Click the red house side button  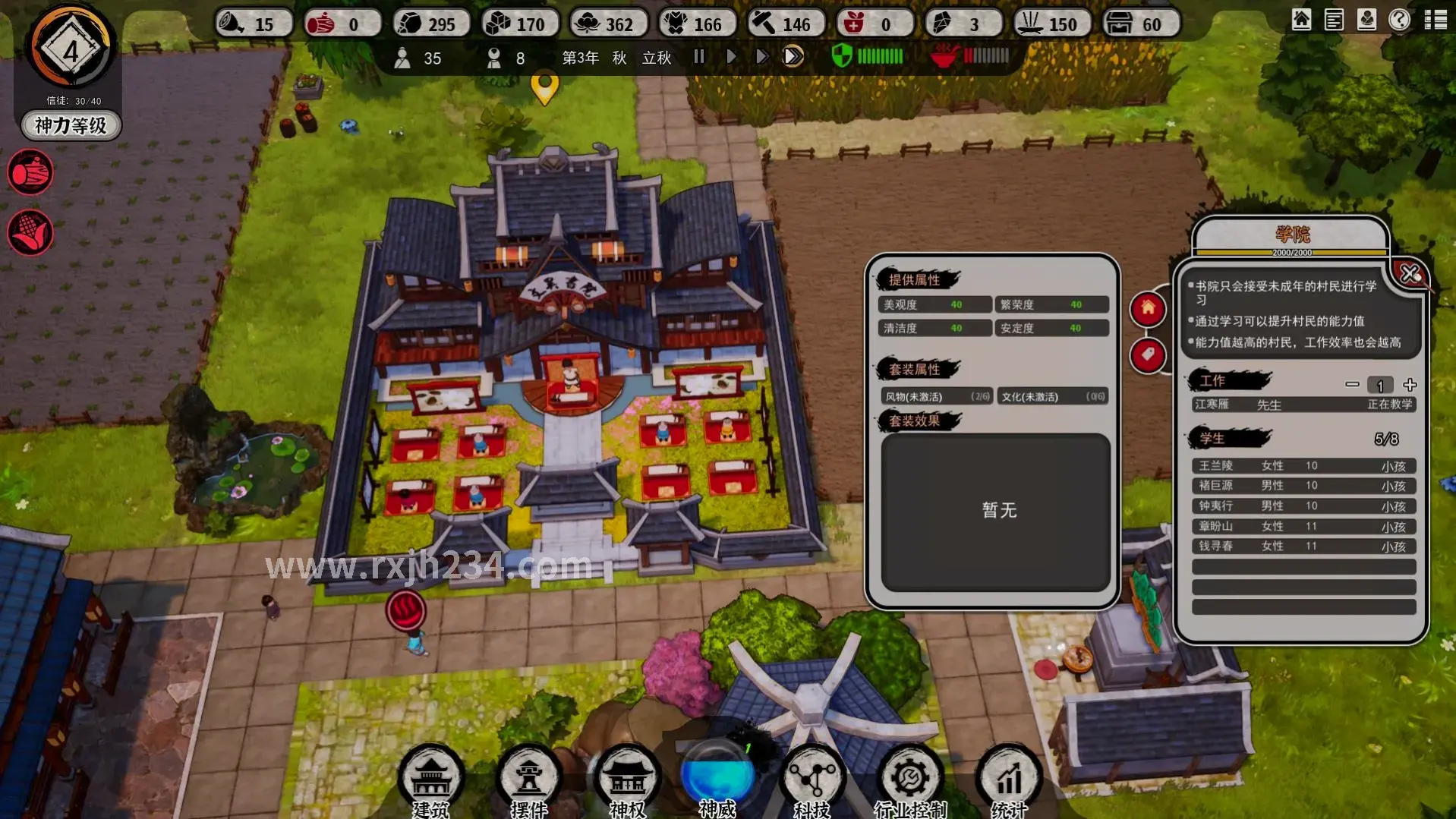[x=1148, y=309]
